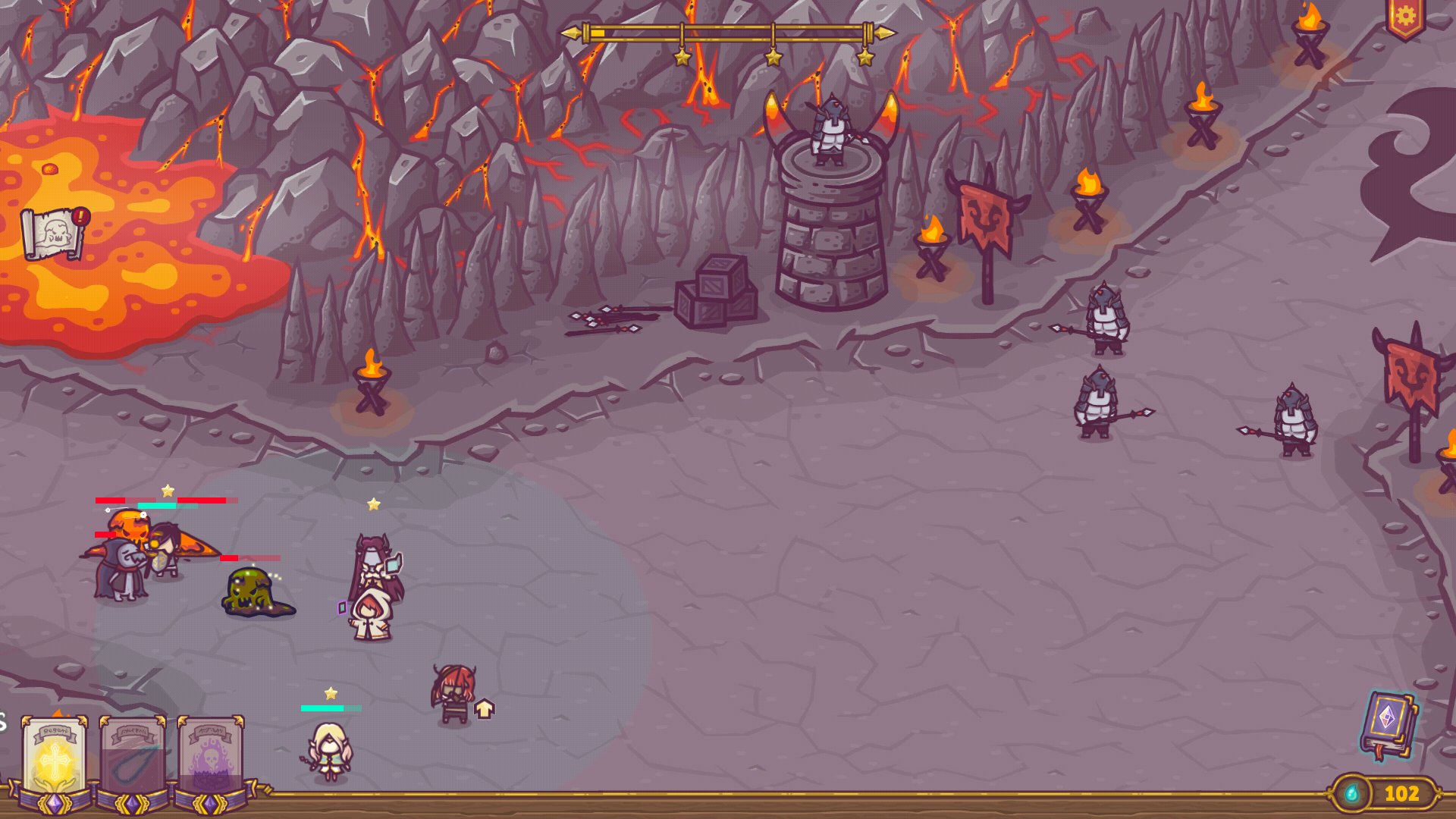Cast the glowing holy cross spell card
This screenshot has width=1456, height=819.
tap(55, 758)
